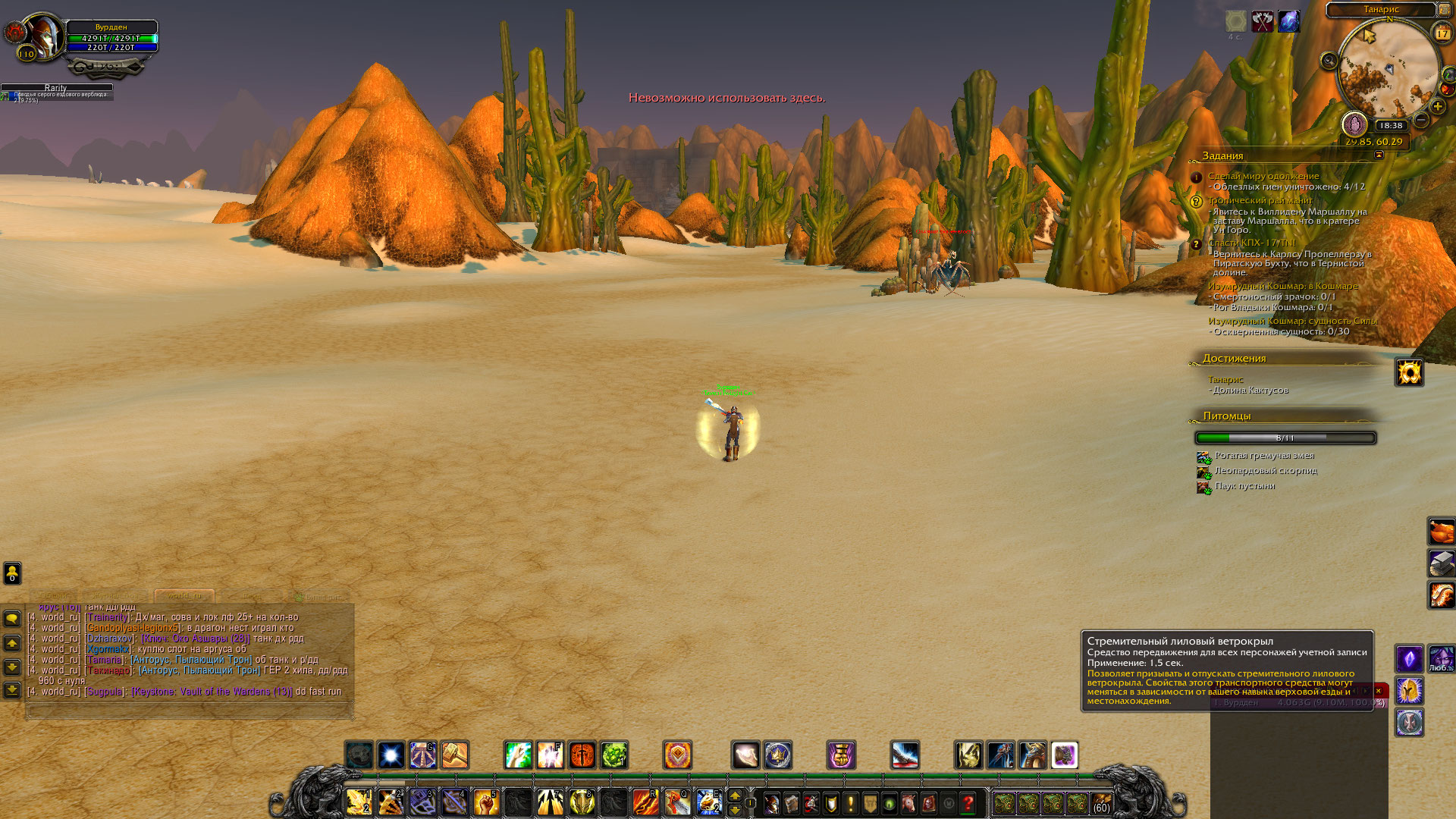Switch to the world_ru chat tab

point(184,596)
